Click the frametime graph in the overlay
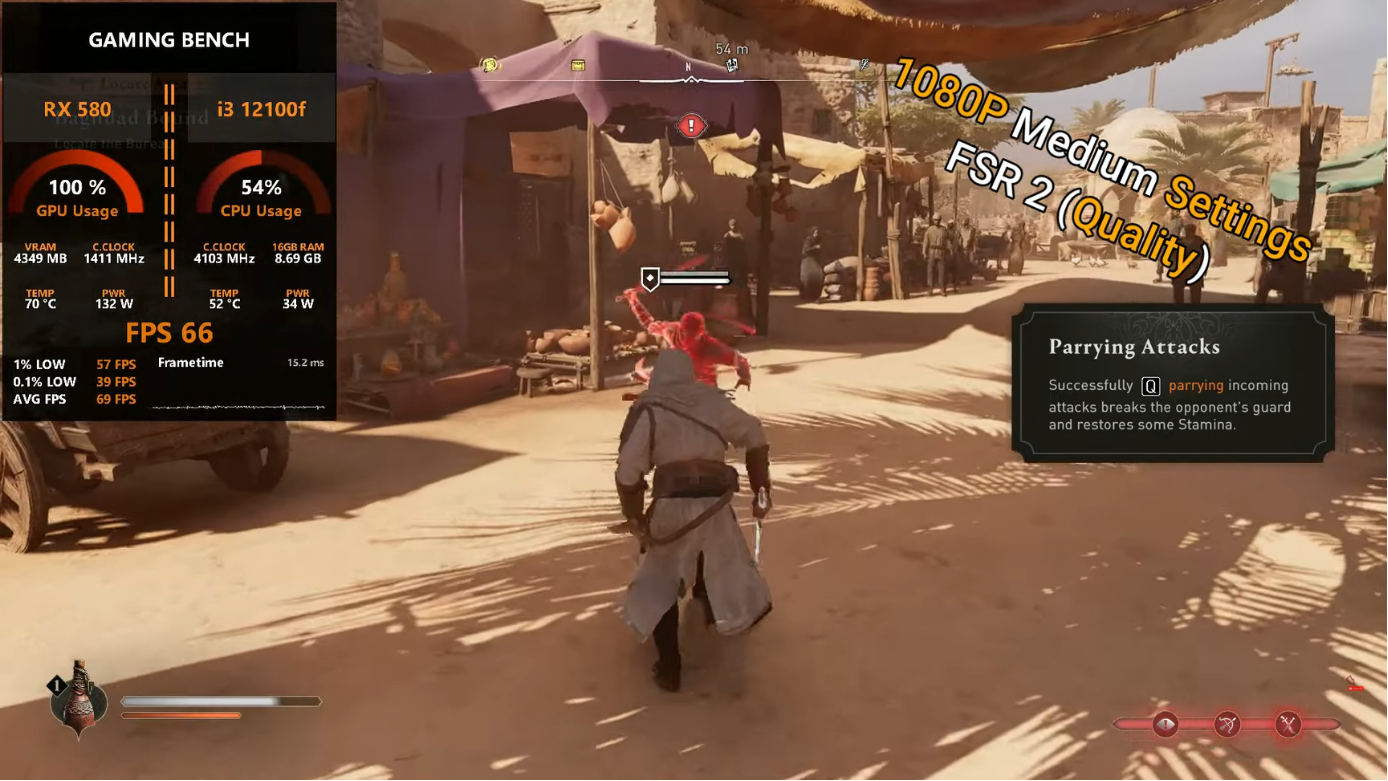 click(240, 405)
